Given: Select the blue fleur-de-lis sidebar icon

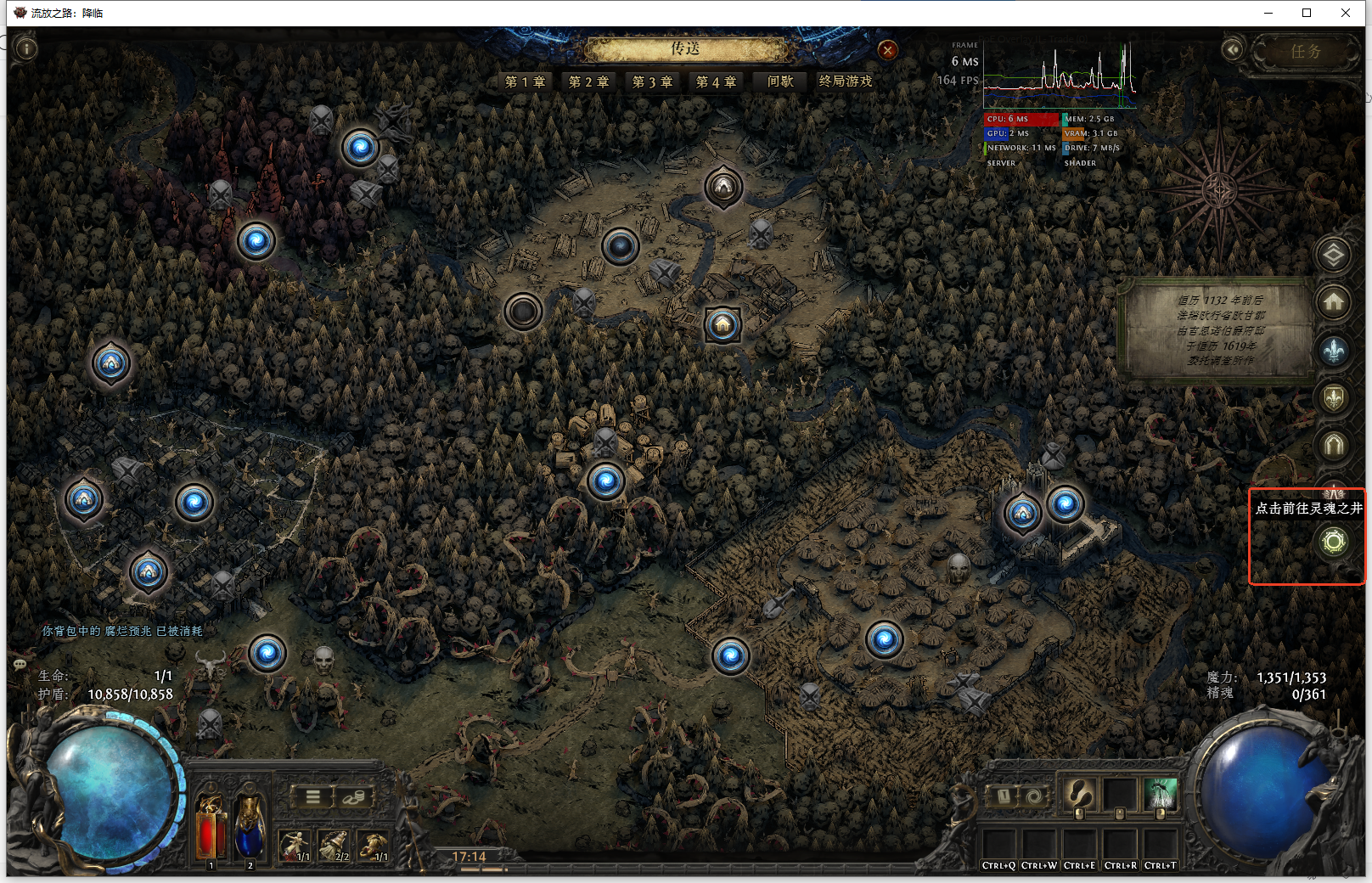Looking at the screenshot, I should click(x=1333, y=350).
